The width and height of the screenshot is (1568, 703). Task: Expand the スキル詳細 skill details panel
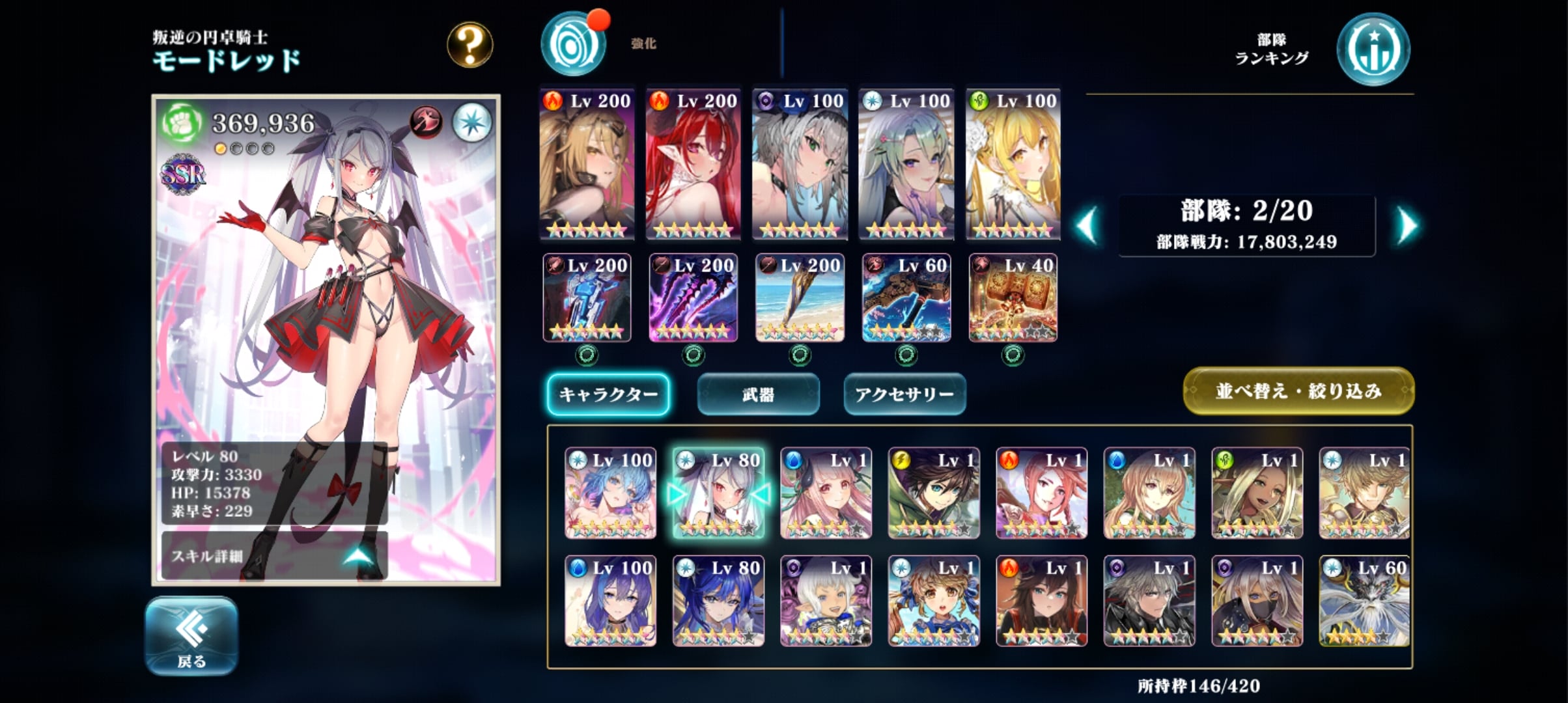[273, 555]
